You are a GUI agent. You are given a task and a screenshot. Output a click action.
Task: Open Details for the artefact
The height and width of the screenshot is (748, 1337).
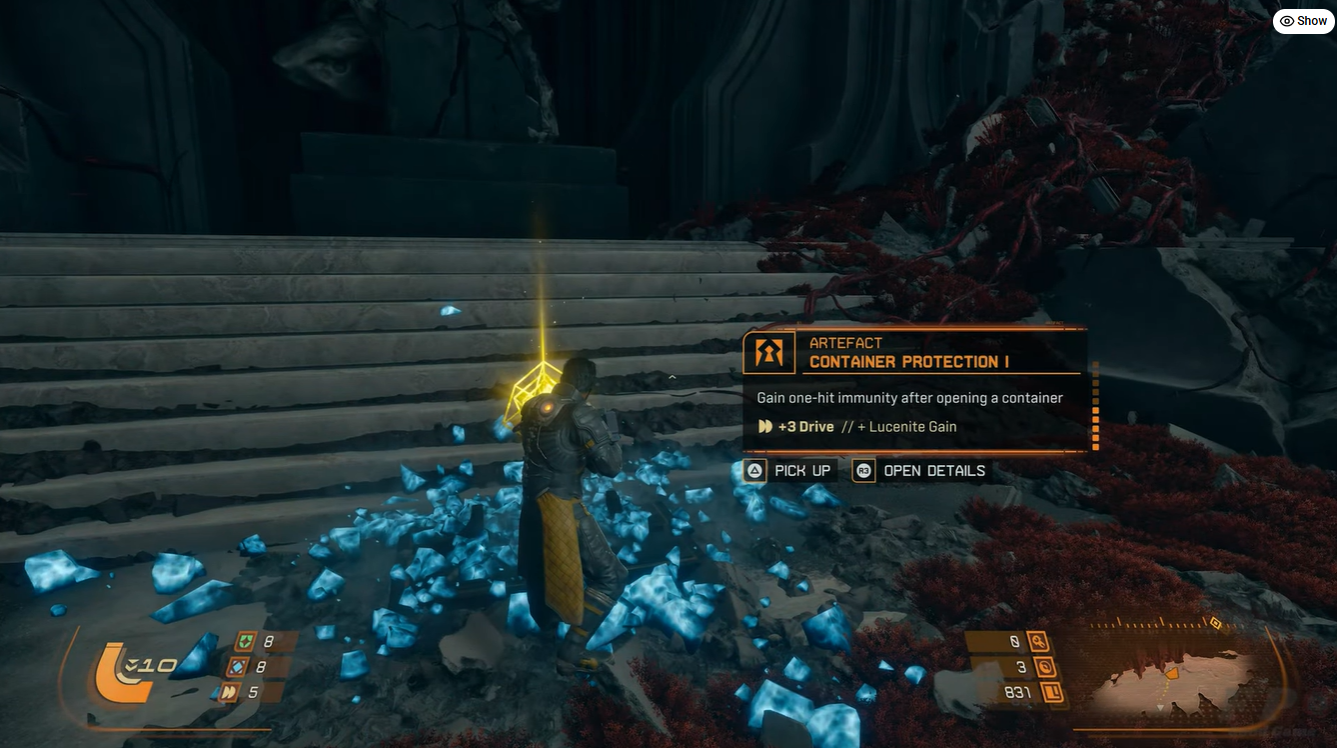pos(932,470)
